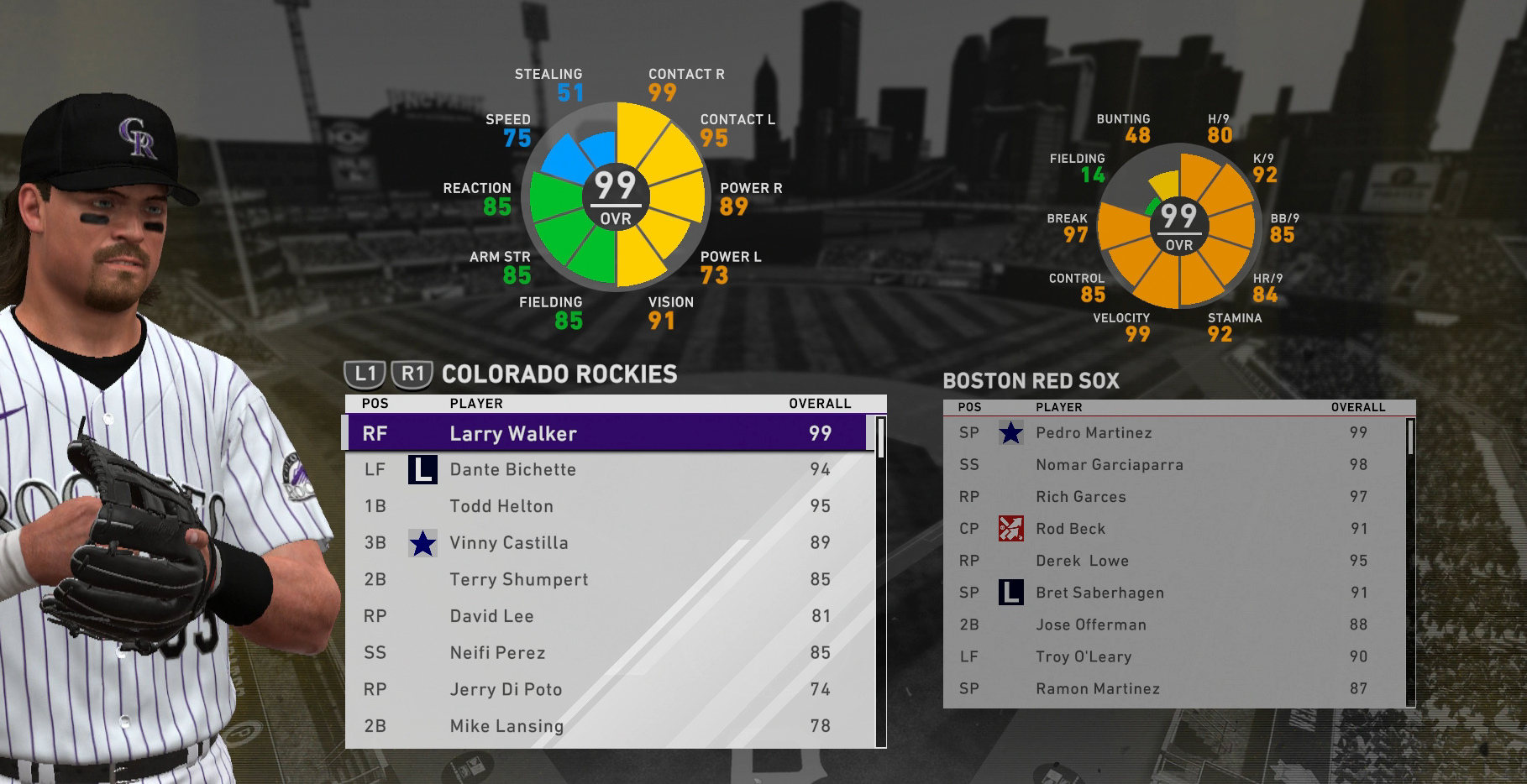Select Todd Helton at first base

(605, 506)
